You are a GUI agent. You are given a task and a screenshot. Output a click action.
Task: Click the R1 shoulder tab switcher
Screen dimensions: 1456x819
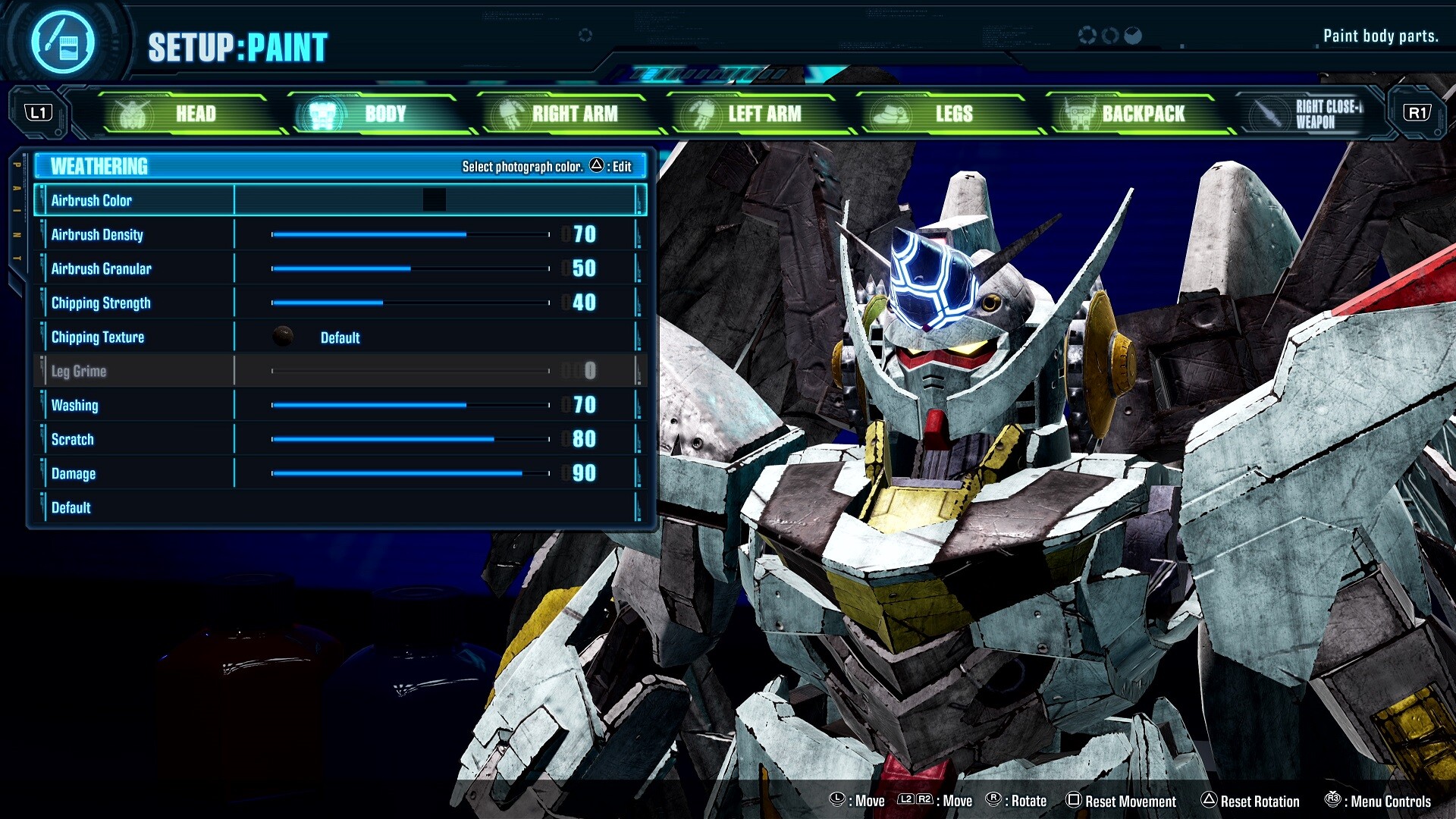(x=1419, y=113)
